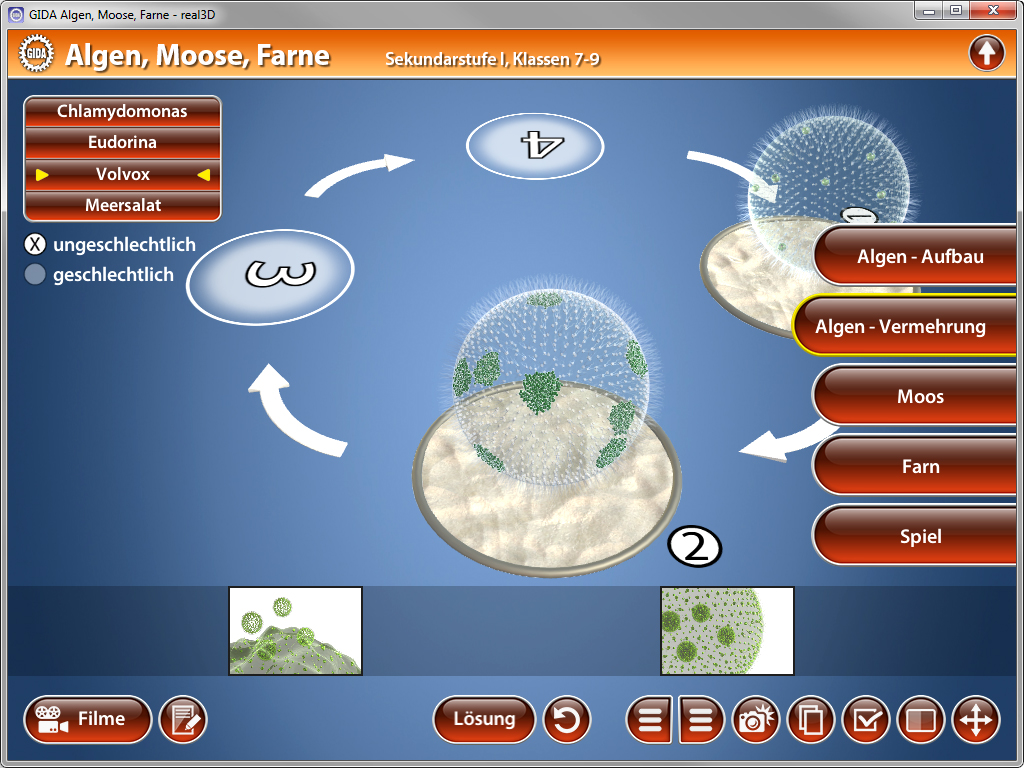Click the orange up-arrow button in header
This screenshot has height=768, width=1024.
click(x=986, y=53)
